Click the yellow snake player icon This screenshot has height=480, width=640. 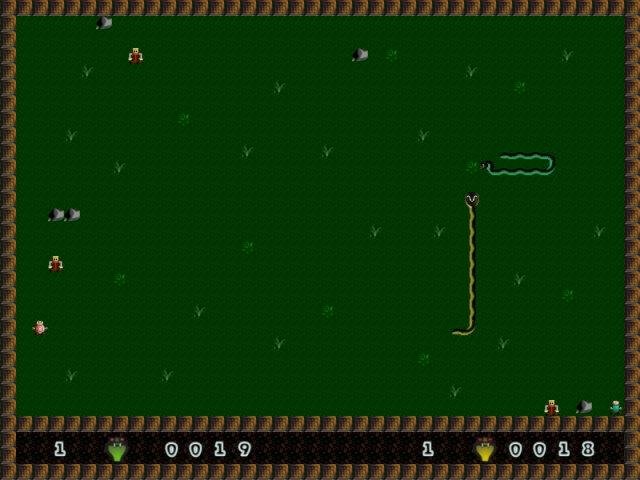click(x=485, y=449)
